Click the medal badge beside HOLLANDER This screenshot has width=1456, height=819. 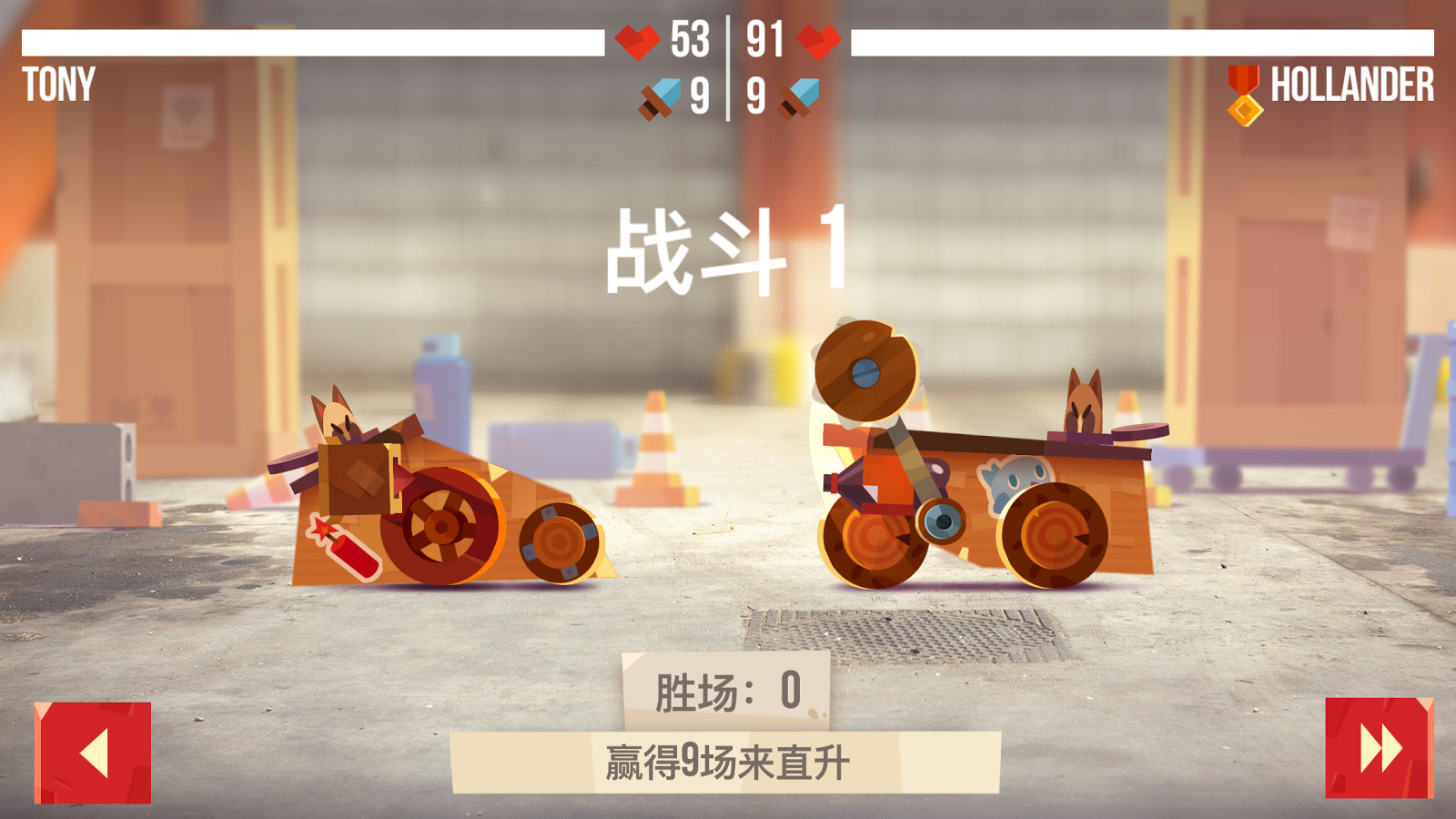pos(1242,91)
